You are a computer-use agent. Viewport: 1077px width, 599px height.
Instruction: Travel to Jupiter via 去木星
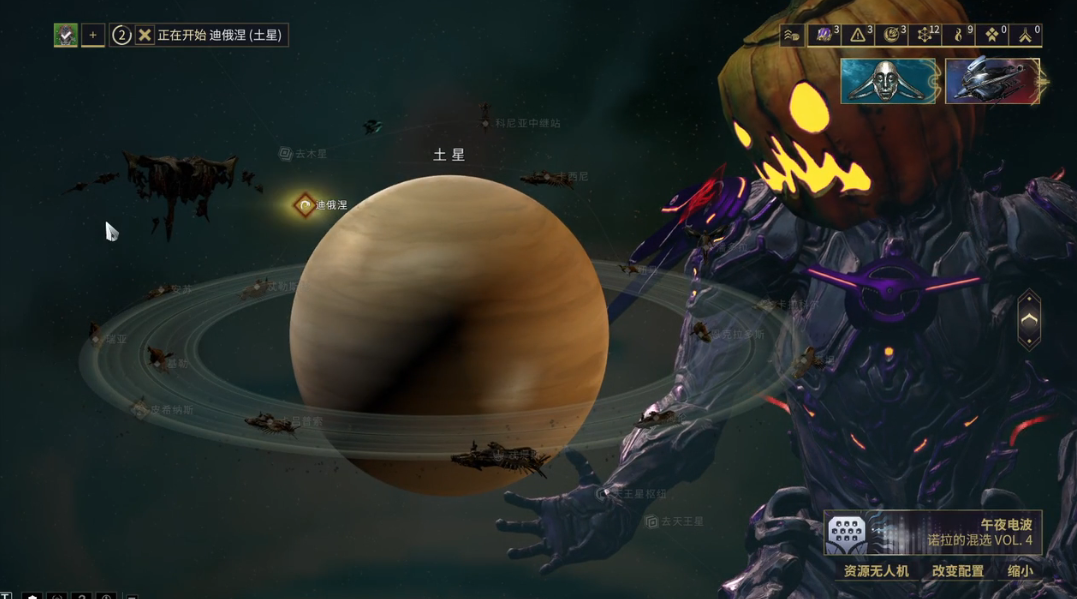pos(304,154)
